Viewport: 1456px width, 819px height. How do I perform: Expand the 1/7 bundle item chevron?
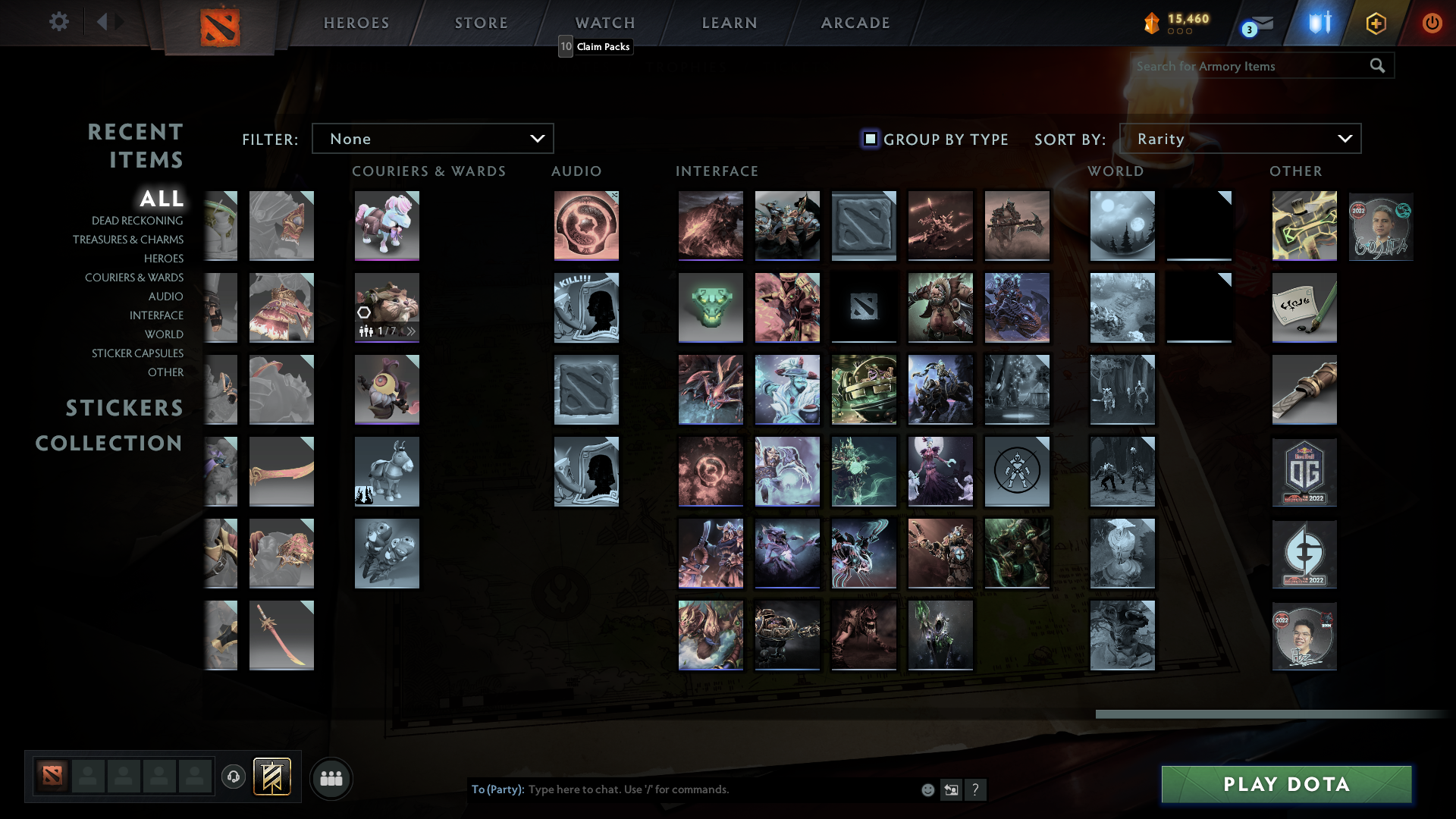click(411, 331)
